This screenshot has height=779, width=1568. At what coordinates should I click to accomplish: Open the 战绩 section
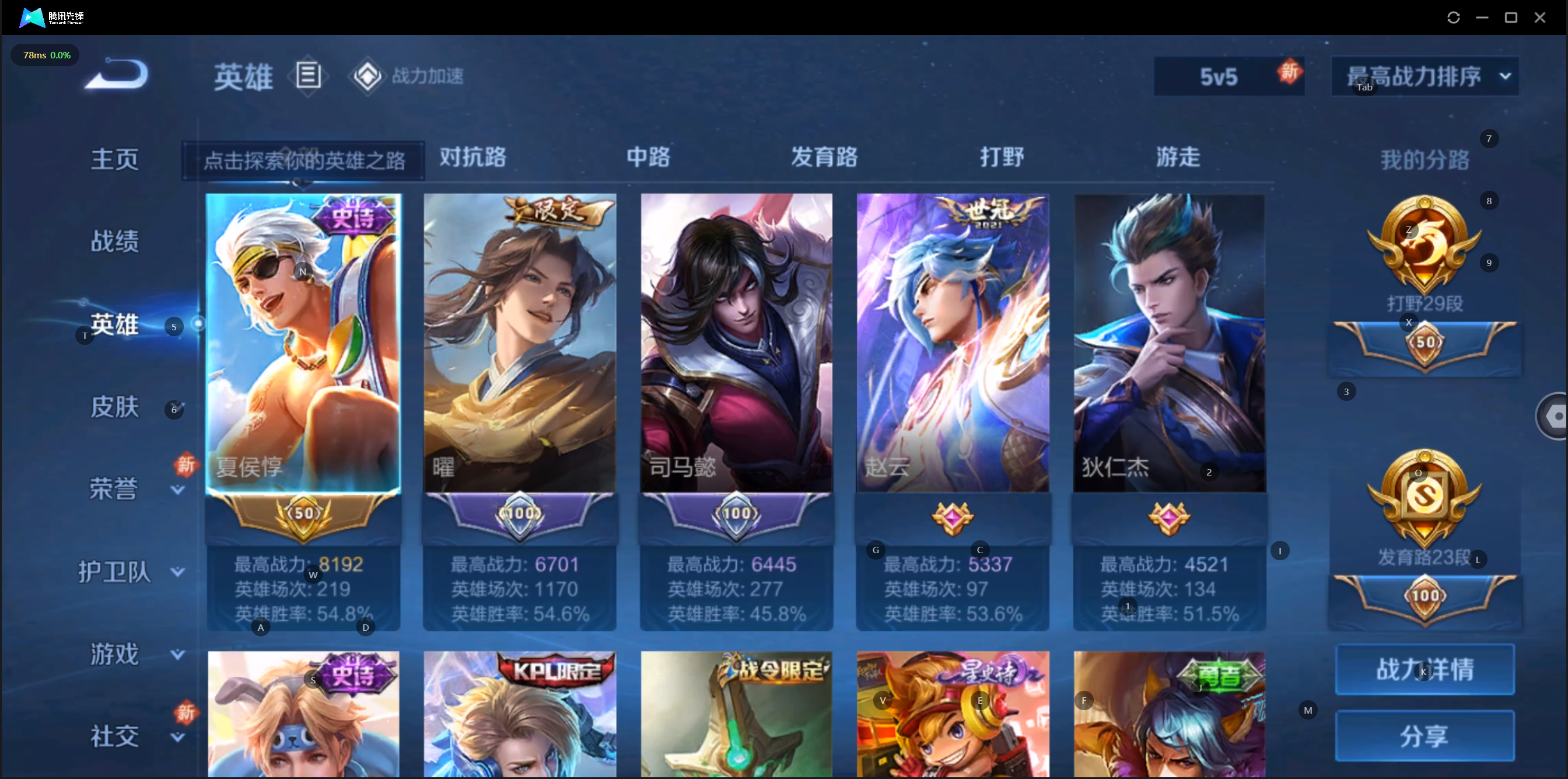pos(114,241)
